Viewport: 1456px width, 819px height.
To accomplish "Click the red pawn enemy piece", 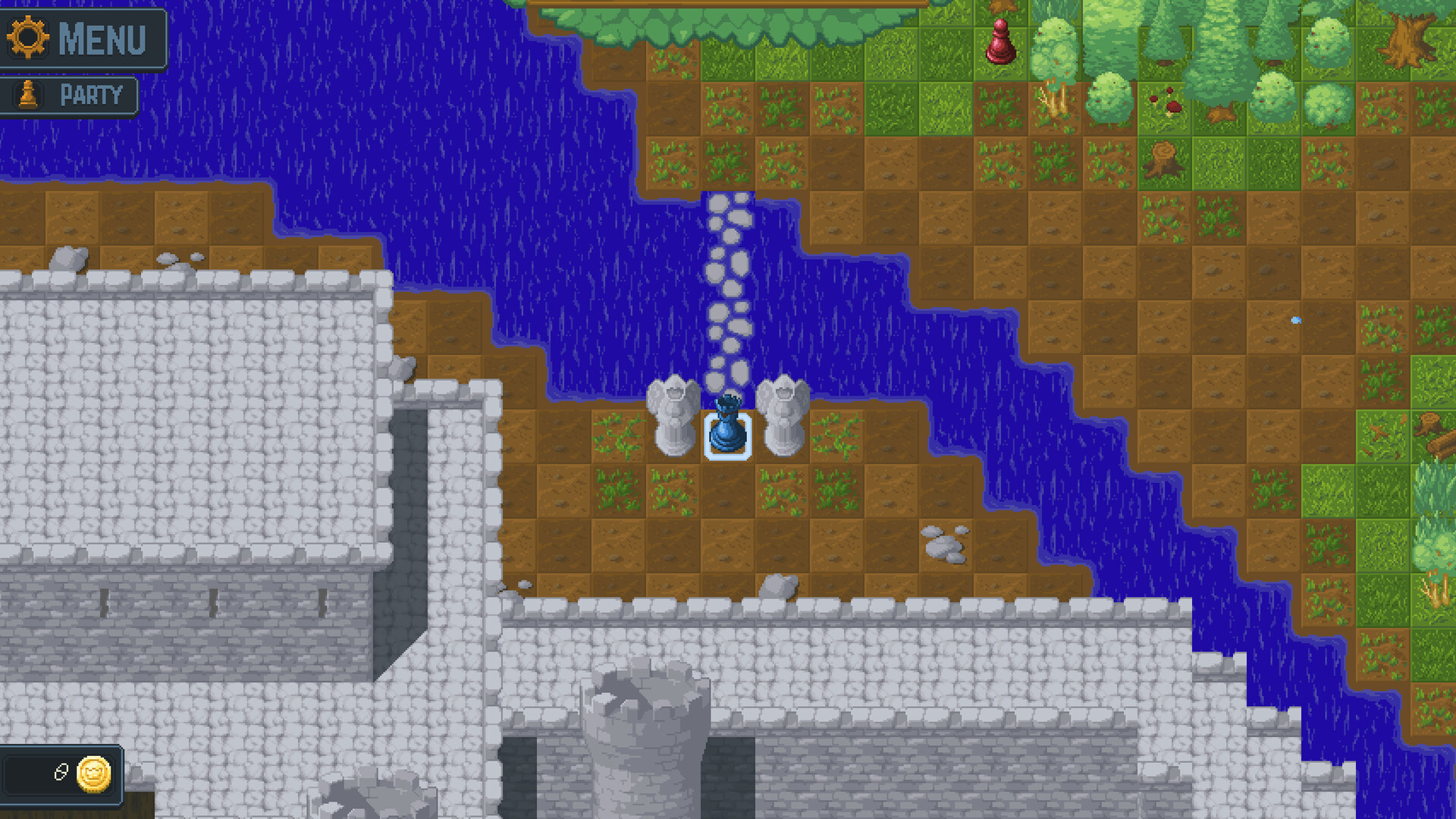I will 999,42.
